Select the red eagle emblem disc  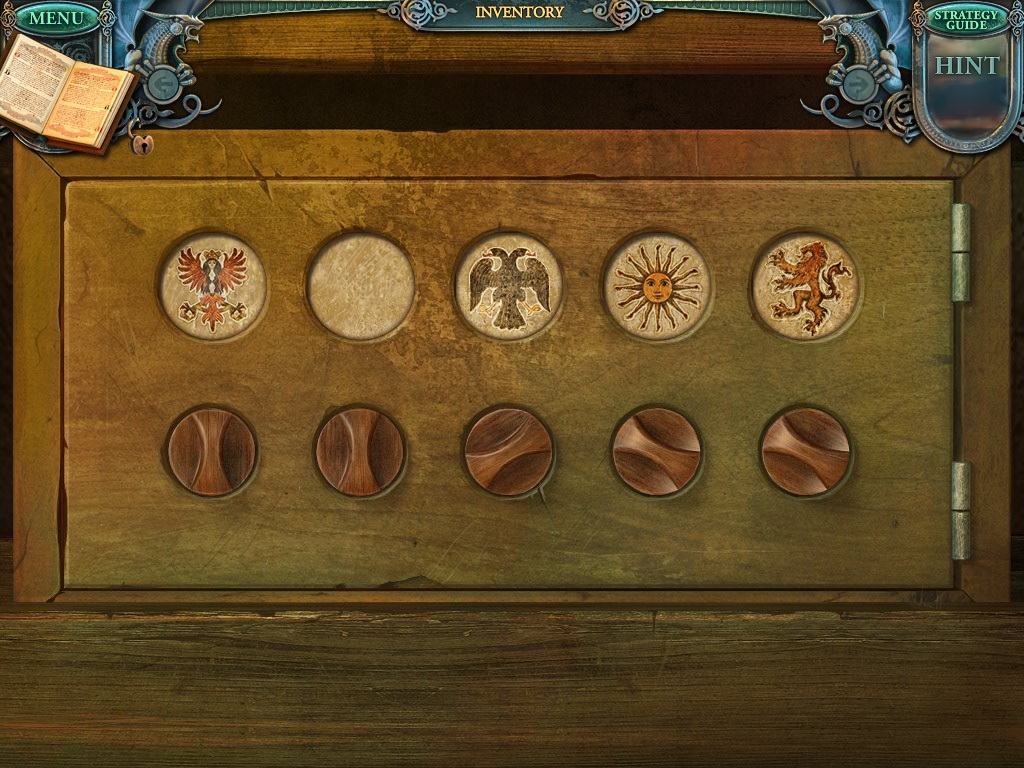tap(212, 286)
